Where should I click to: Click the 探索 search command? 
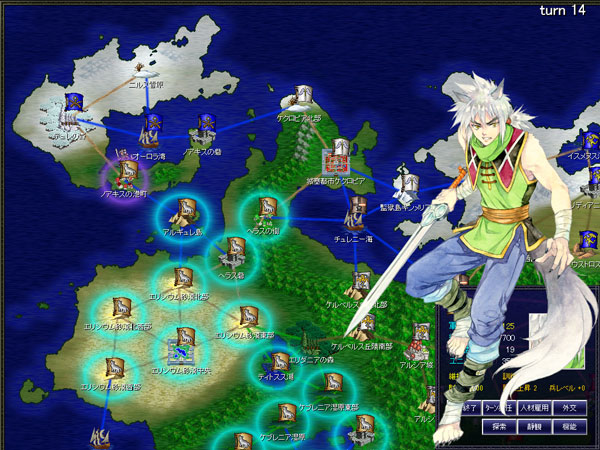[500, 426]
